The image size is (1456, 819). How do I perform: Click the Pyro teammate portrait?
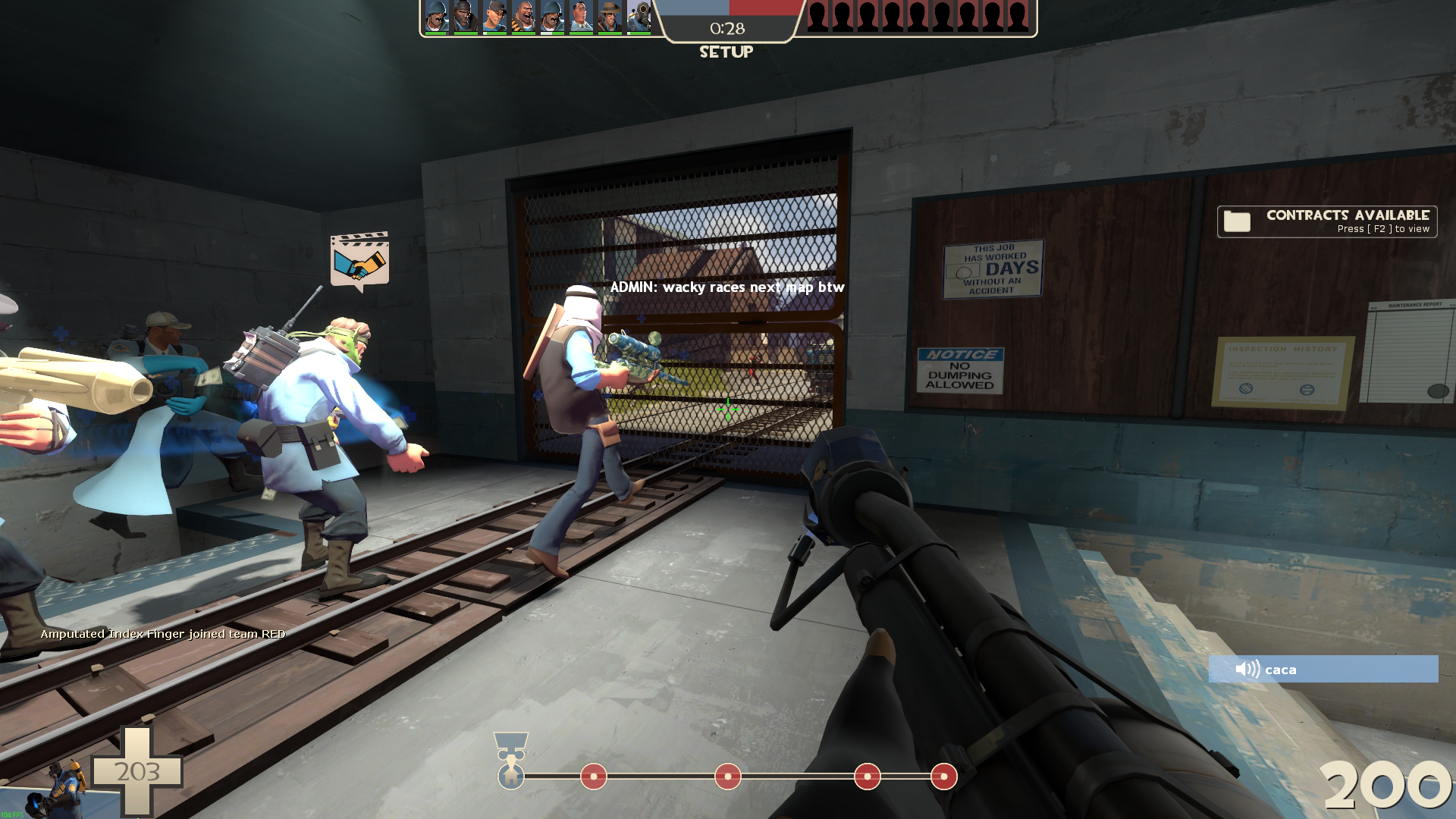pos(639,17)
